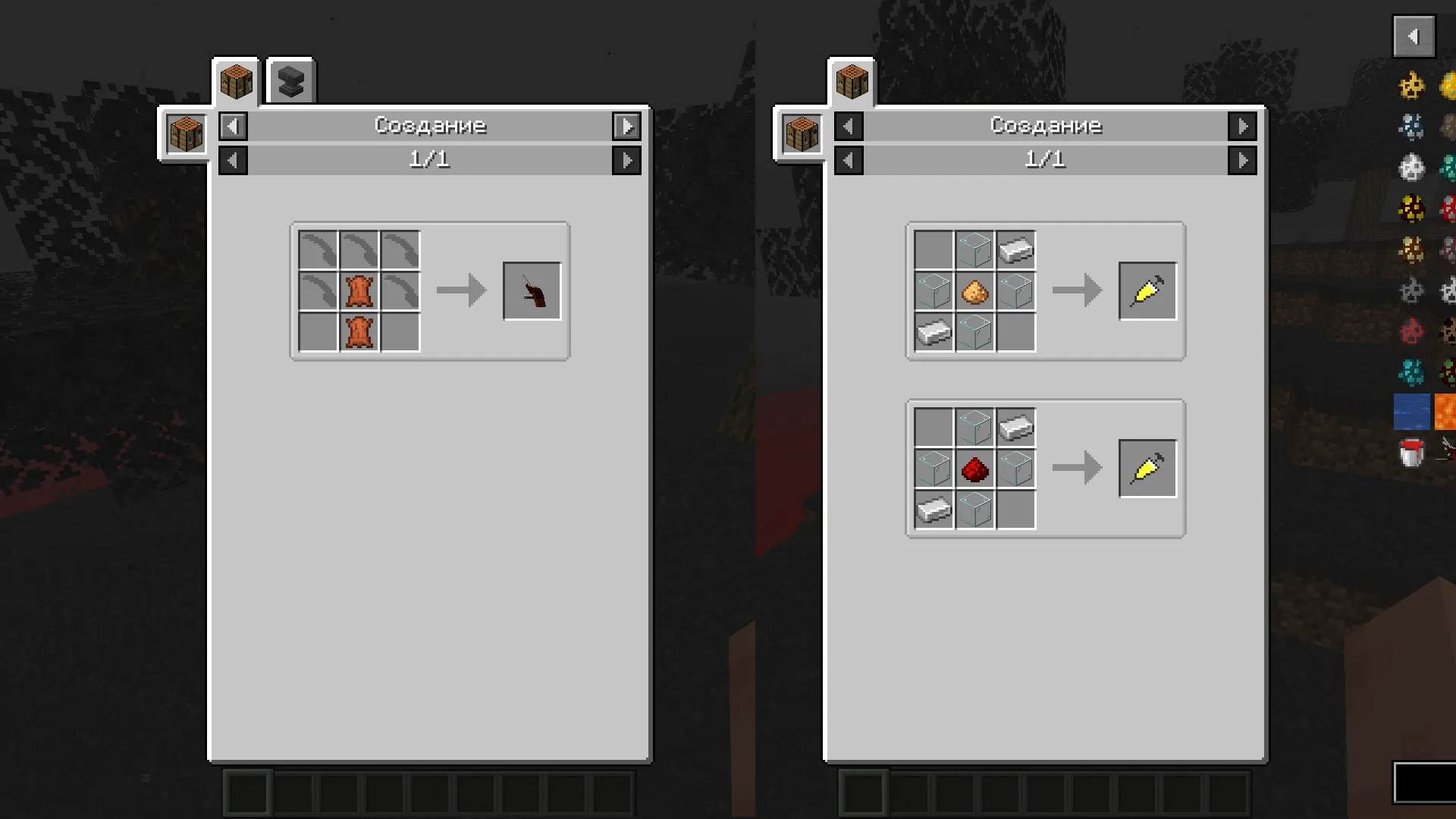
Task: Click a feather ingredient in the left recipe
Action: tap(316, 250)
